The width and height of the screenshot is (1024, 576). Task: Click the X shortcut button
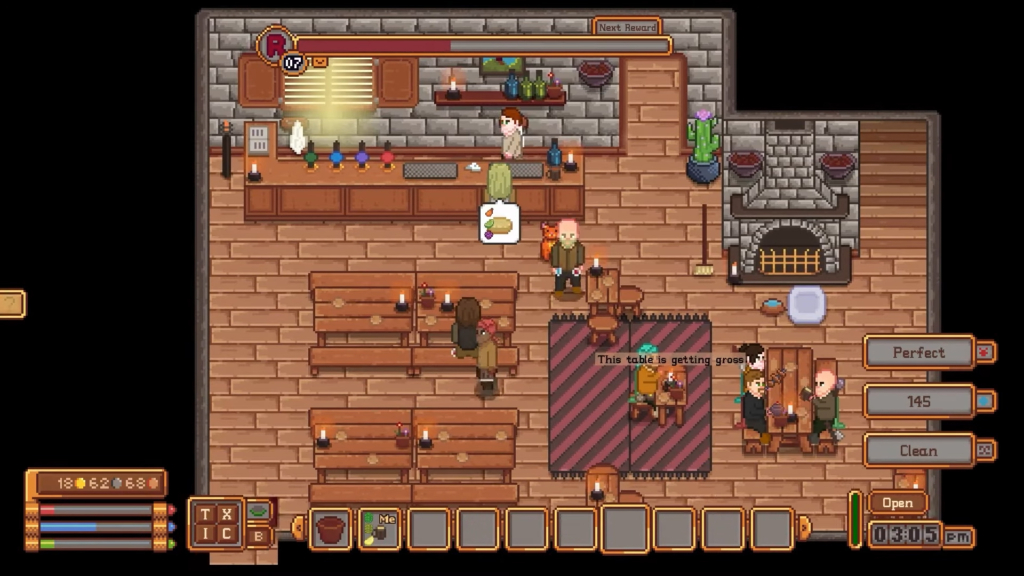(227, 514)
